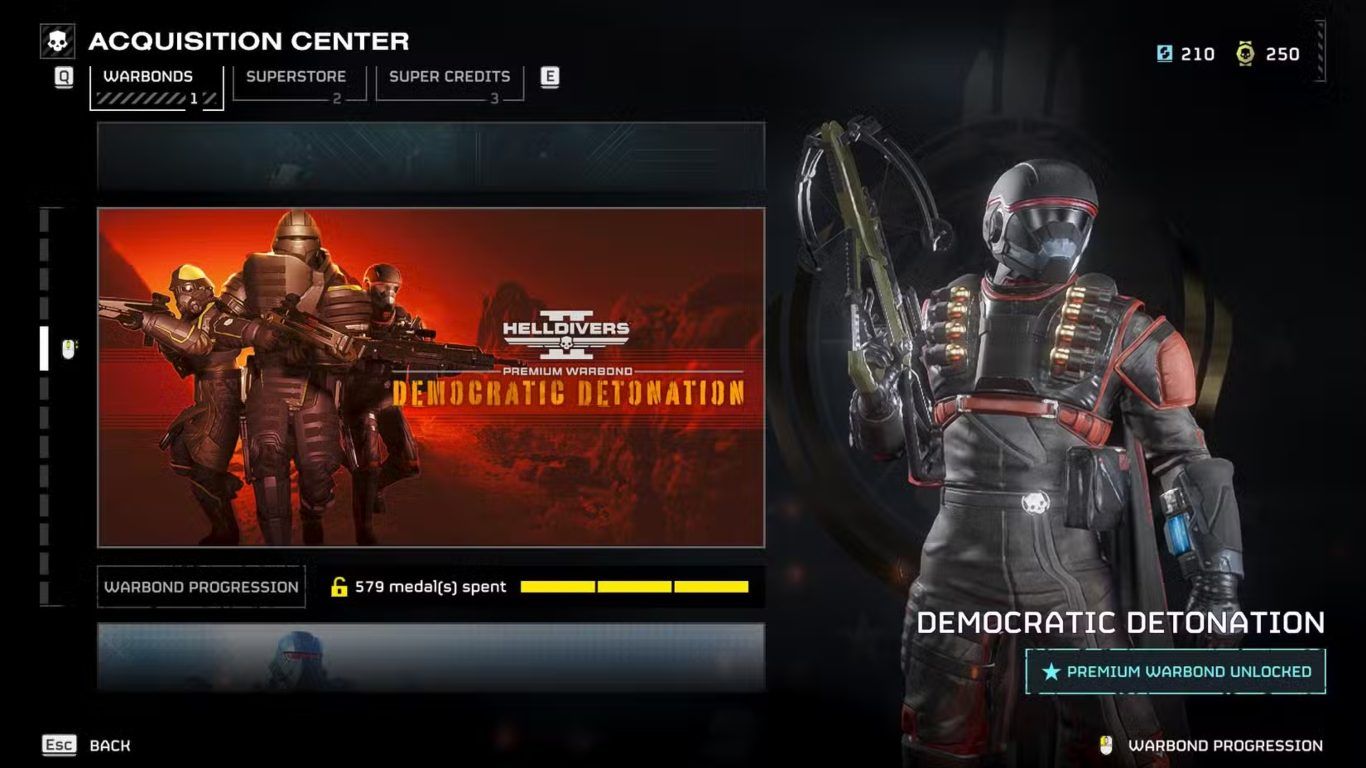The height and width of the screenshot is (768, 1366).
Task: Open the Superstore tab
Action: point(296,83)
